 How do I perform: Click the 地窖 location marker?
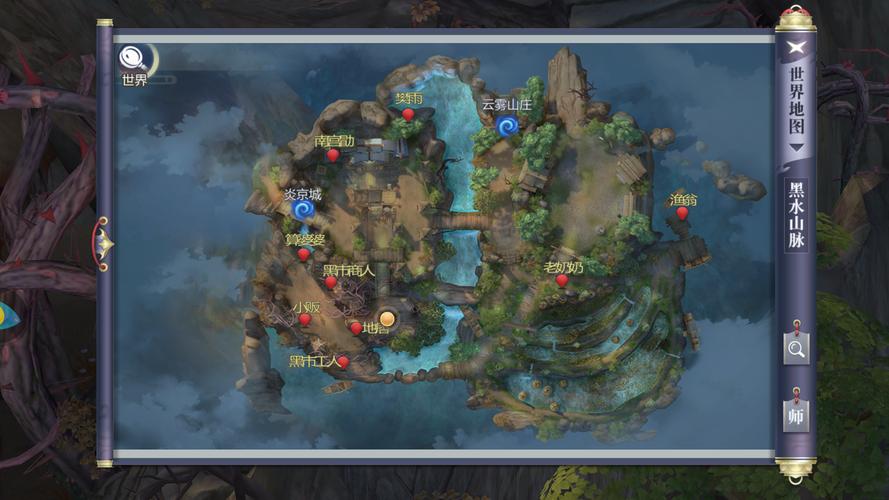356,328
